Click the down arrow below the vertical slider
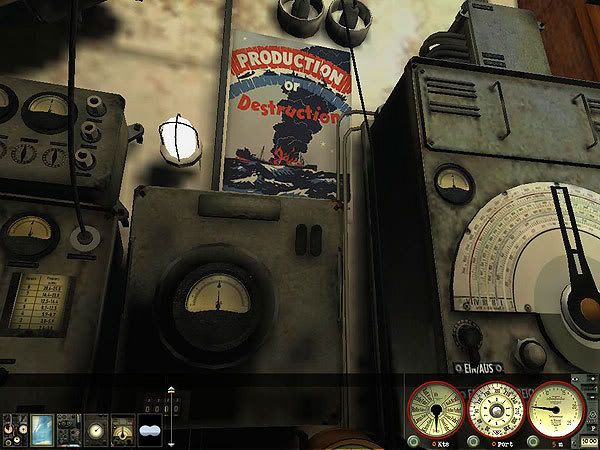The width and height of the screenshot is (600, 450). [x=171, y=443]
